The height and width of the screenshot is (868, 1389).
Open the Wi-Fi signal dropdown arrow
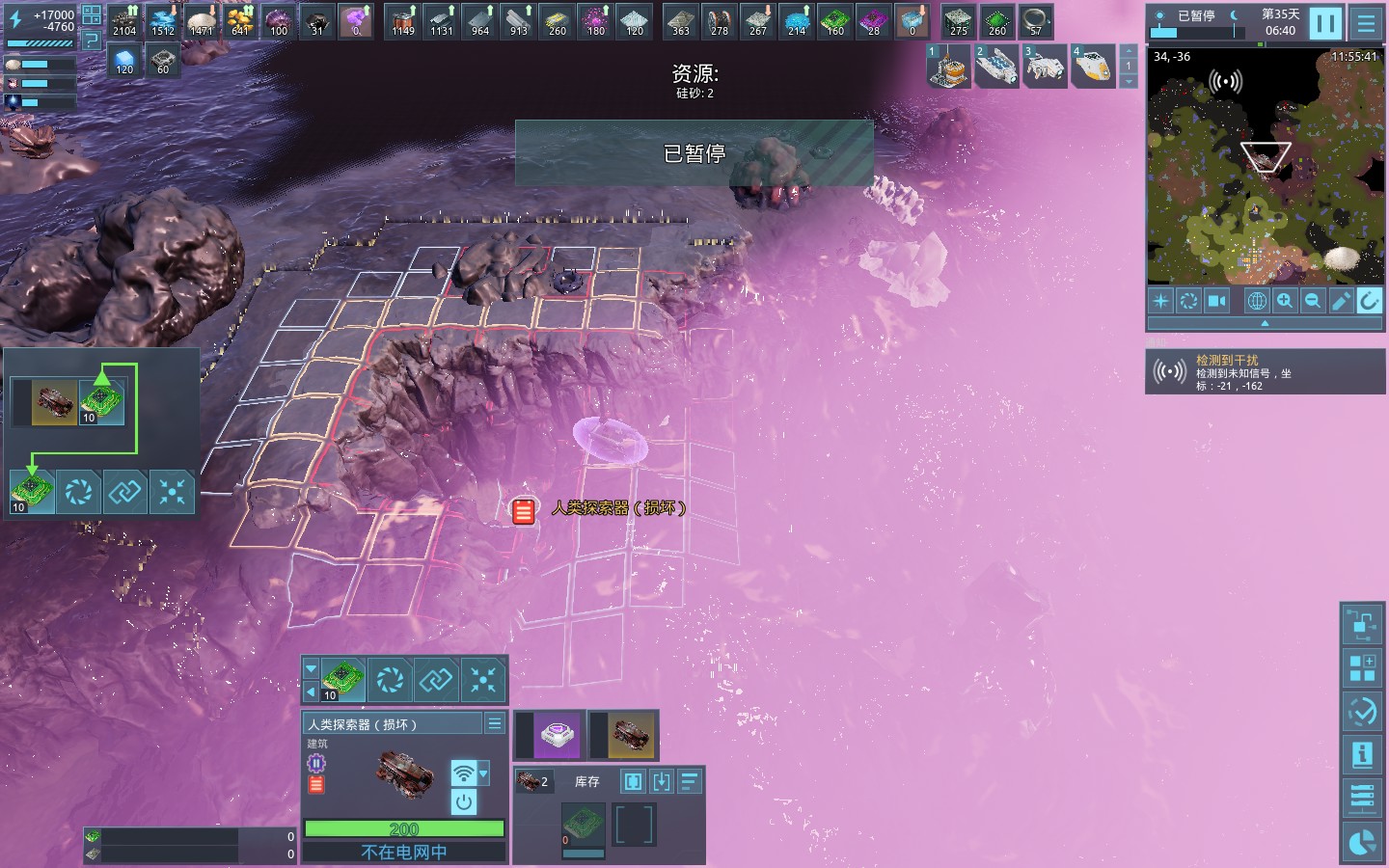484,773
